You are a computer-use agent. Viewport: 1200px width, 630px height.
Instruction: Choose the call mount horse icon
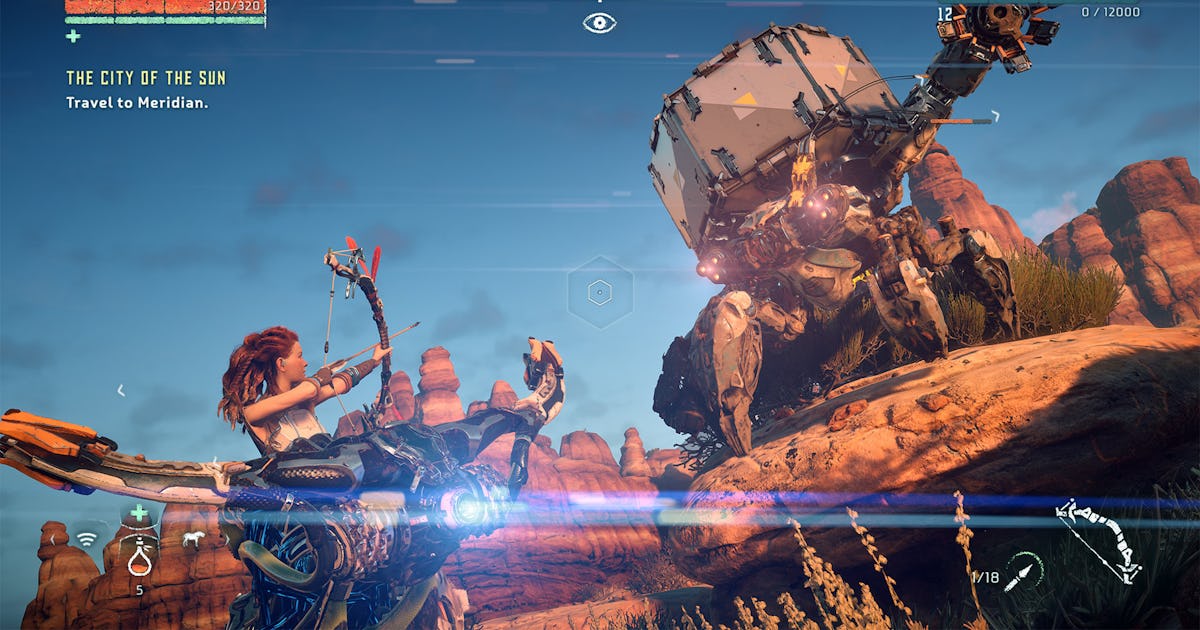coord(193,539)
